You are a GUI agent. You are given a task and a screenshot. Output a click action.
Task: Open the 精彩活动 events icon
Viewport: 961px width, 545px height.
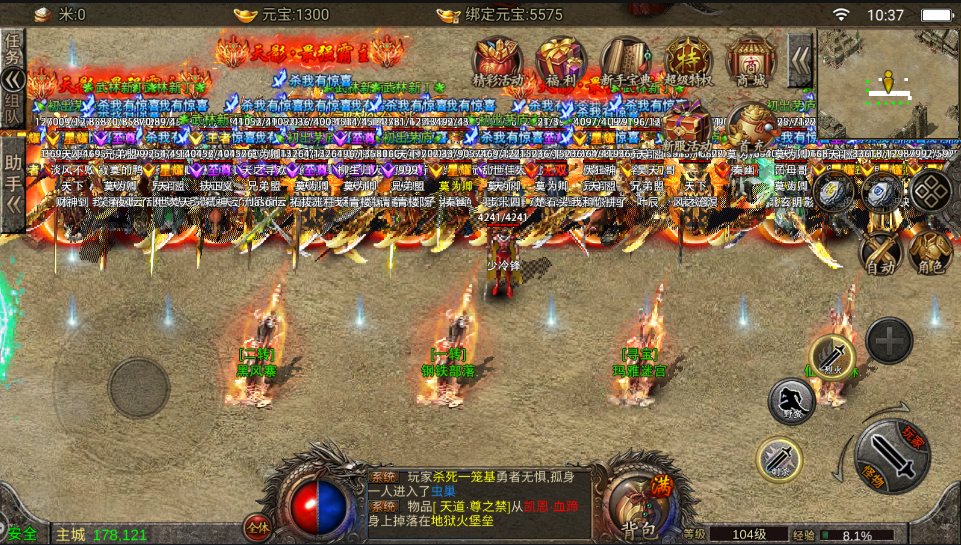tap(498, 65)
